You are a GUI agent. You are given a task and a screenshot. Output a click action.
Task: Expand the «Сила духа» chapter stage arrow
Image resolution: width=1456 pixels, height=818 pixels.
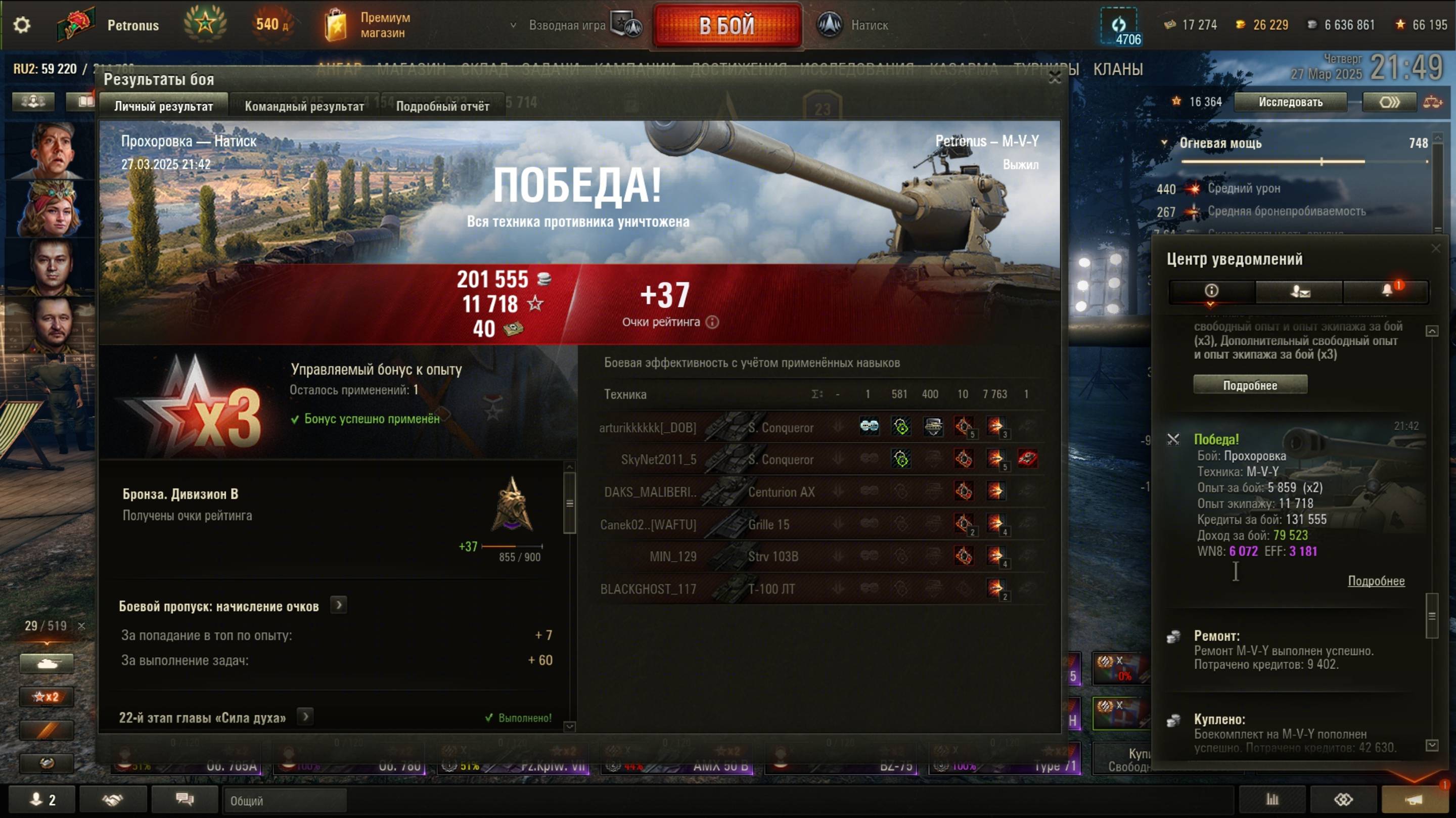click(305, 717)
